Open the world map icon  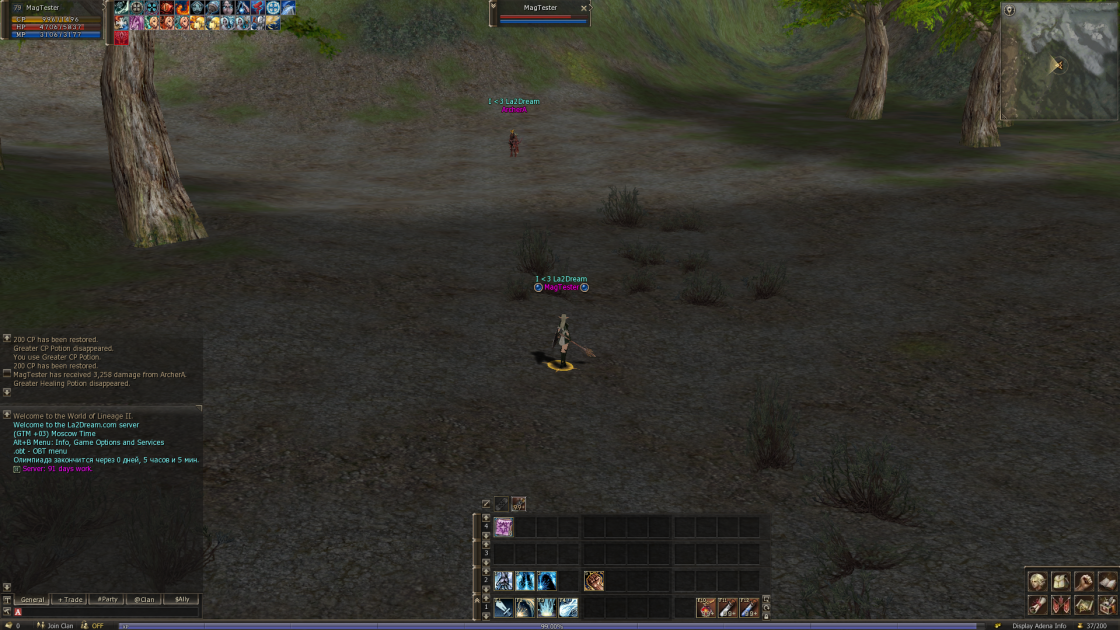1083,604
